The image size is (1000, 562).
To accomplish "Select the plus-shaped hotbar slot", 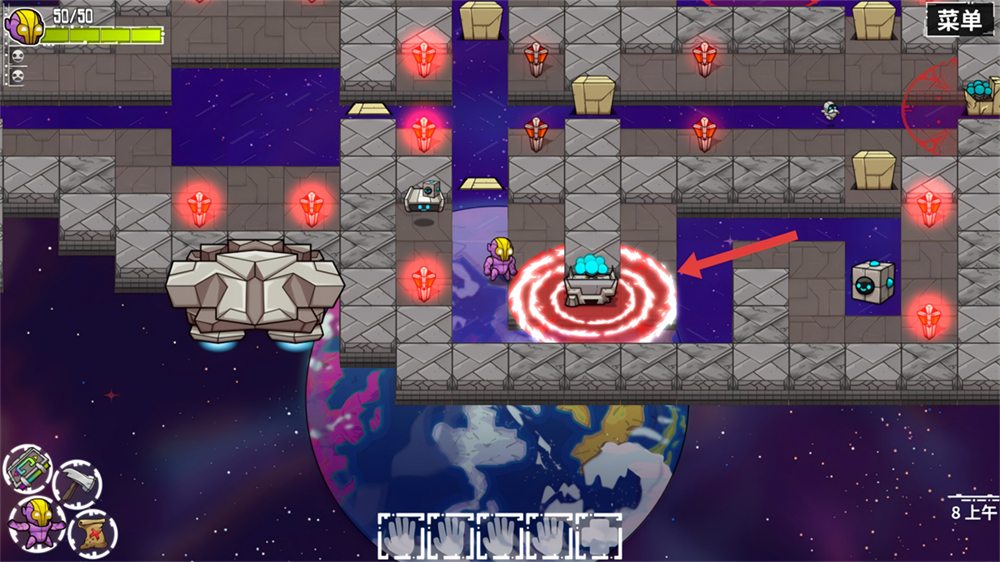I will coord(597,535).
